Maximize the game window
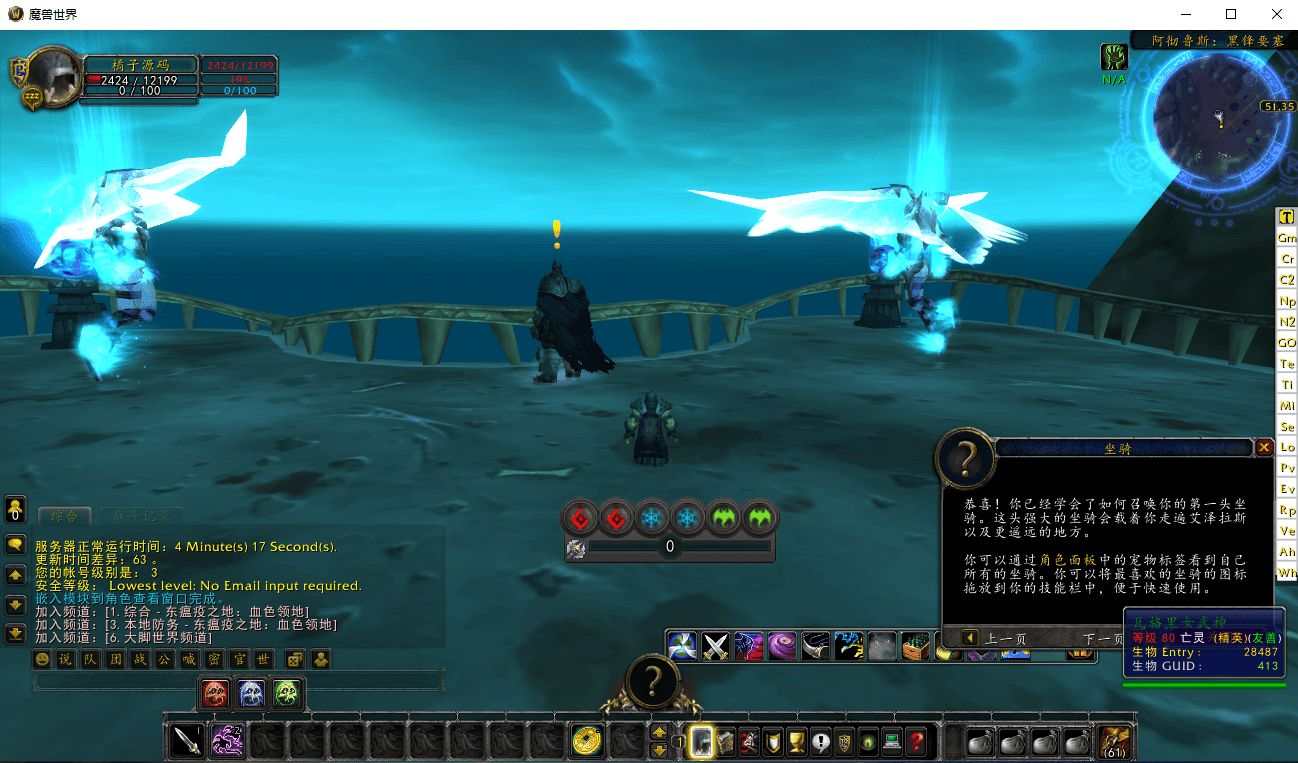Viewport: 1298px width, 763px height. [1231, 14]
